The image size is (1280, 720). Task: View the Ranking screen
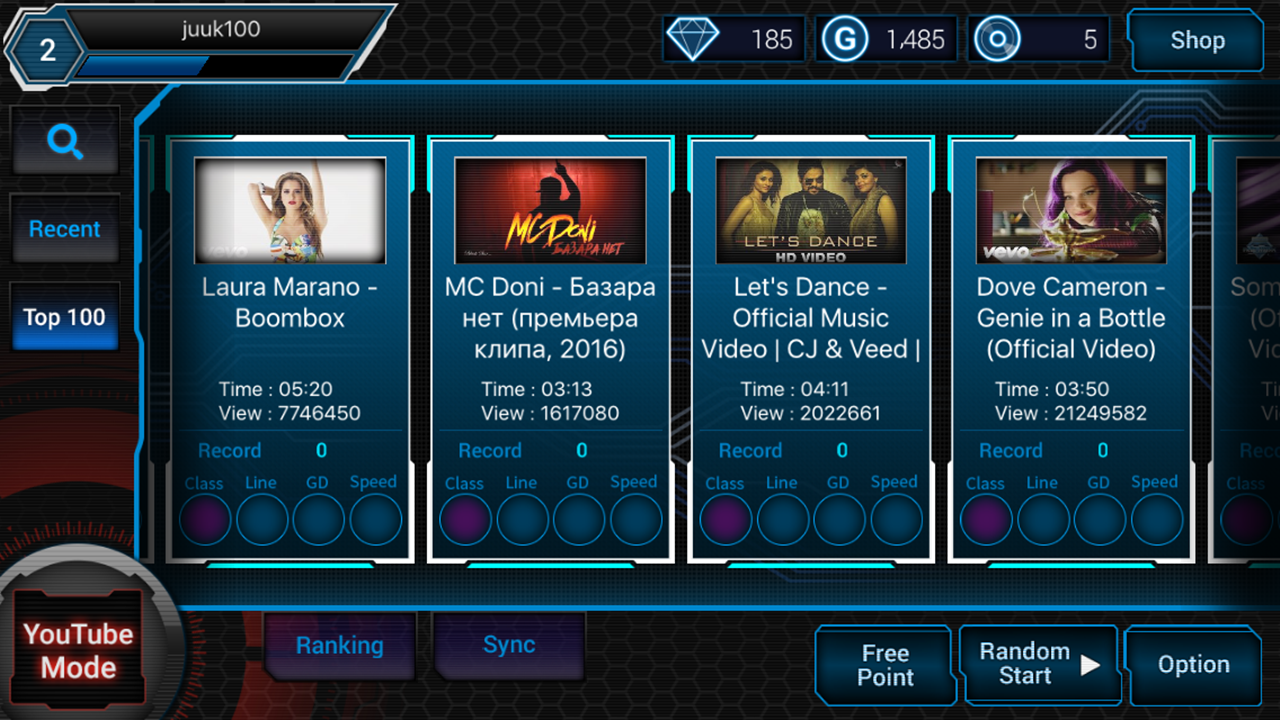339,645
